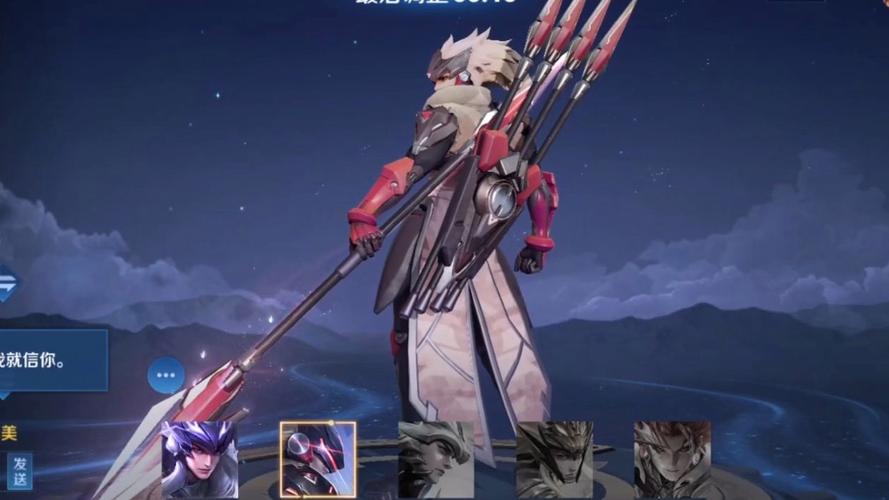Tap the blue diamond swap icon

pos(6,286)
